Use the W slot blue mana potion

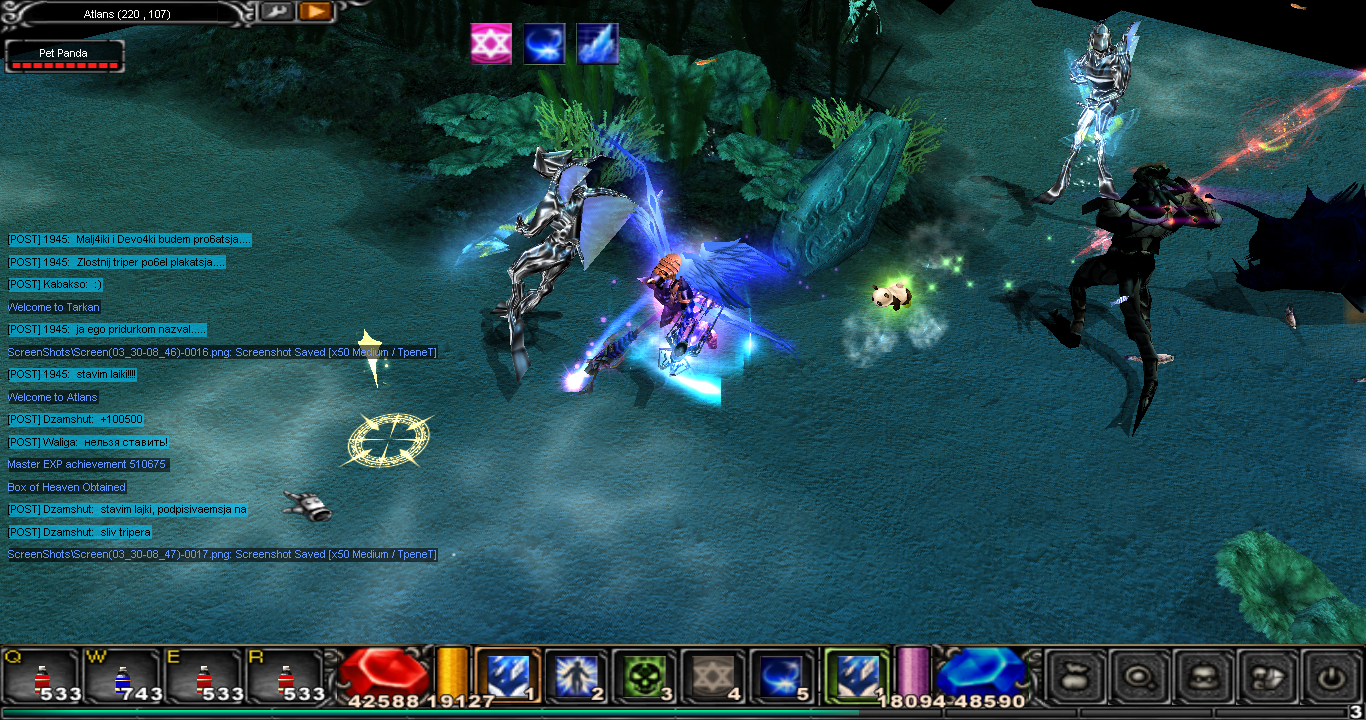click(122, 677)
